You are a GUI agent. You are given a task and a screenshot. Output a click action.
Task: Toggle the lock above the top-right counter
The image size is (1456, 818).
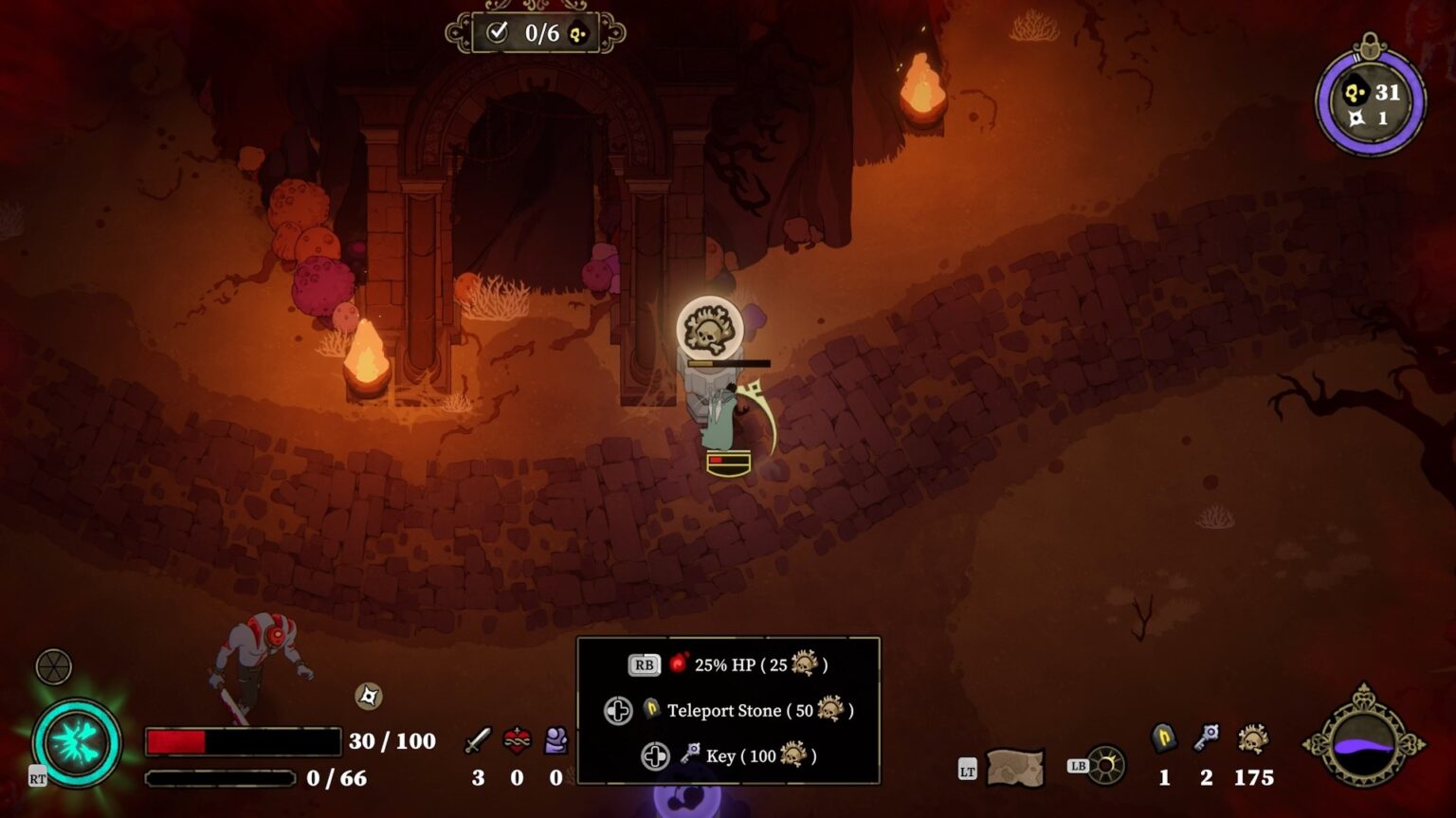1369,45
